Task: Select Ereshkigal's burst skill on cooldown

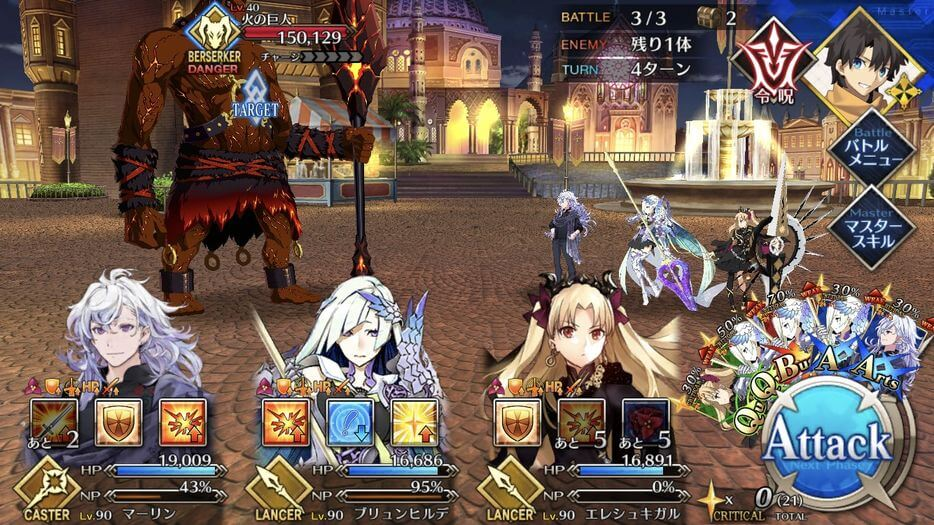Action: [x=582, y=421]
